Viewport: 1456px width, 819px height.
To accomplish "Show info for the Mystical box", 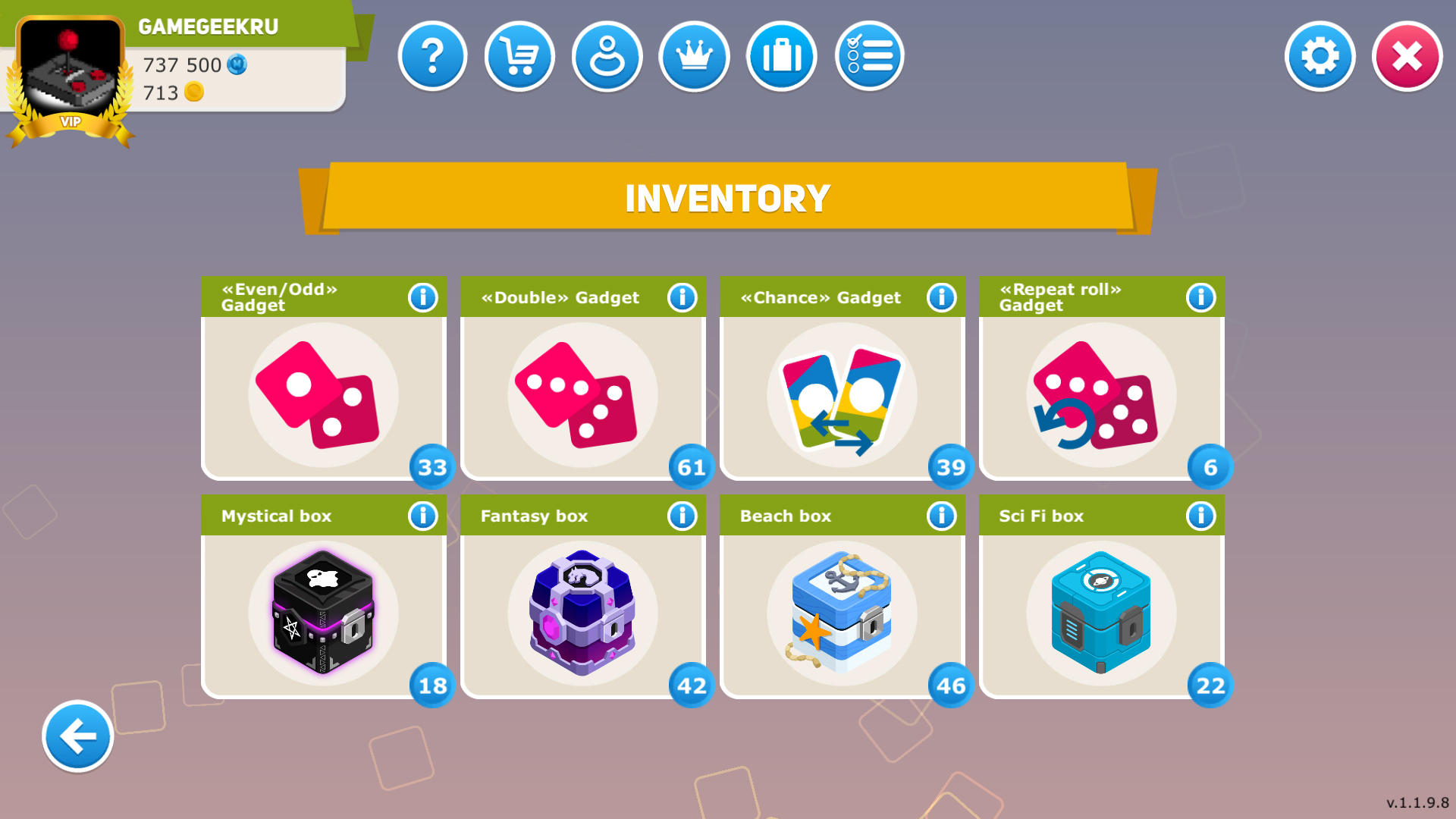I will click(424, 515).
